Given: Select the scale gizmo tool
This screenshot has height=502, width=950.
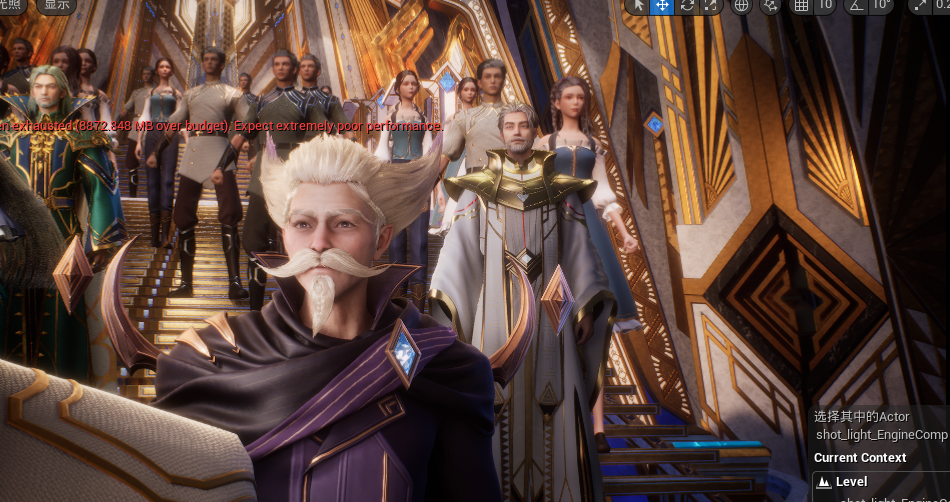Looking at the screenshot, I should (x=710, y=5).
